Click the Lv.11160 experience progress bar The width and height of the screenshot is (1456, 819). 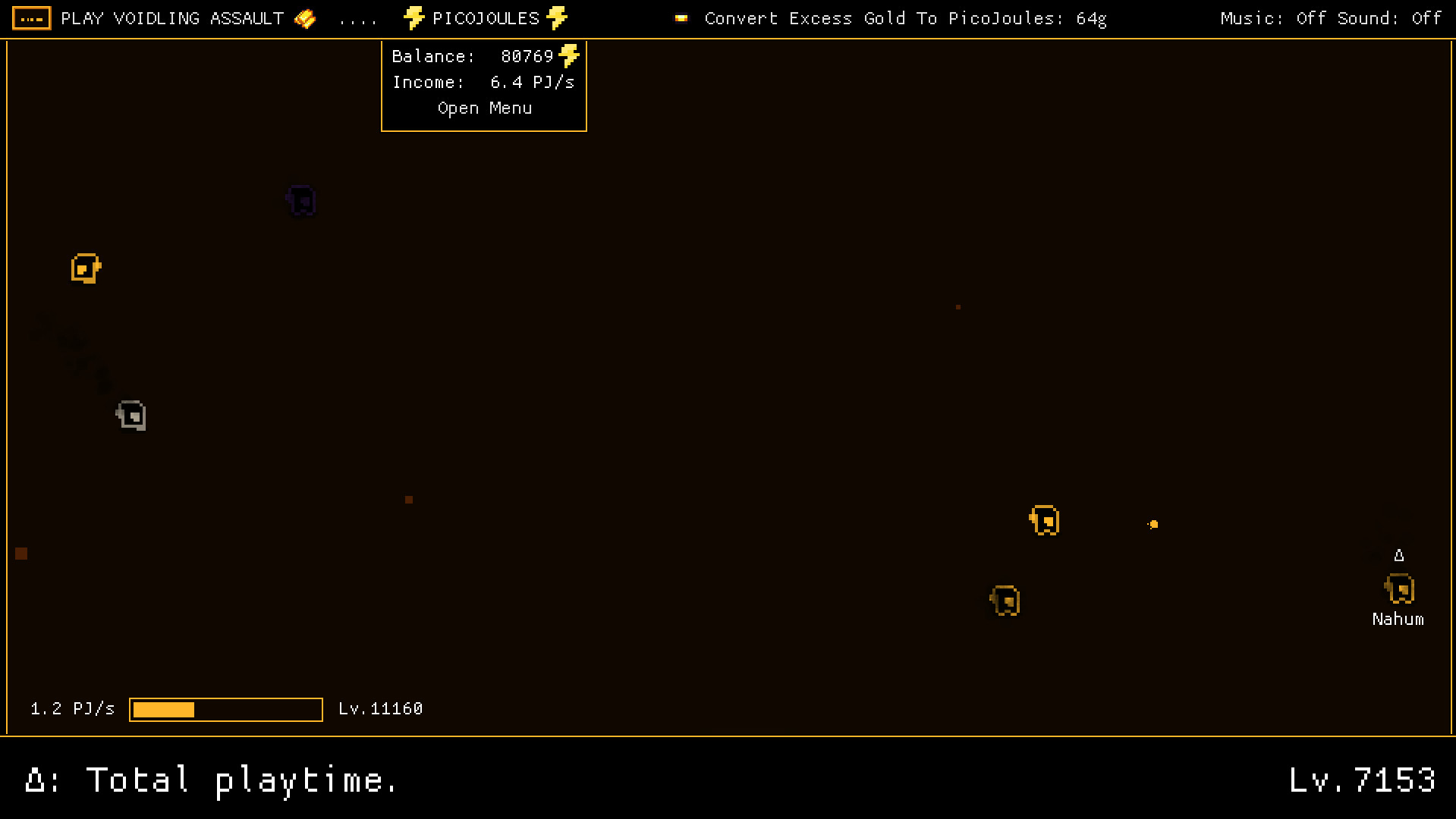click(x=225, y=709)
